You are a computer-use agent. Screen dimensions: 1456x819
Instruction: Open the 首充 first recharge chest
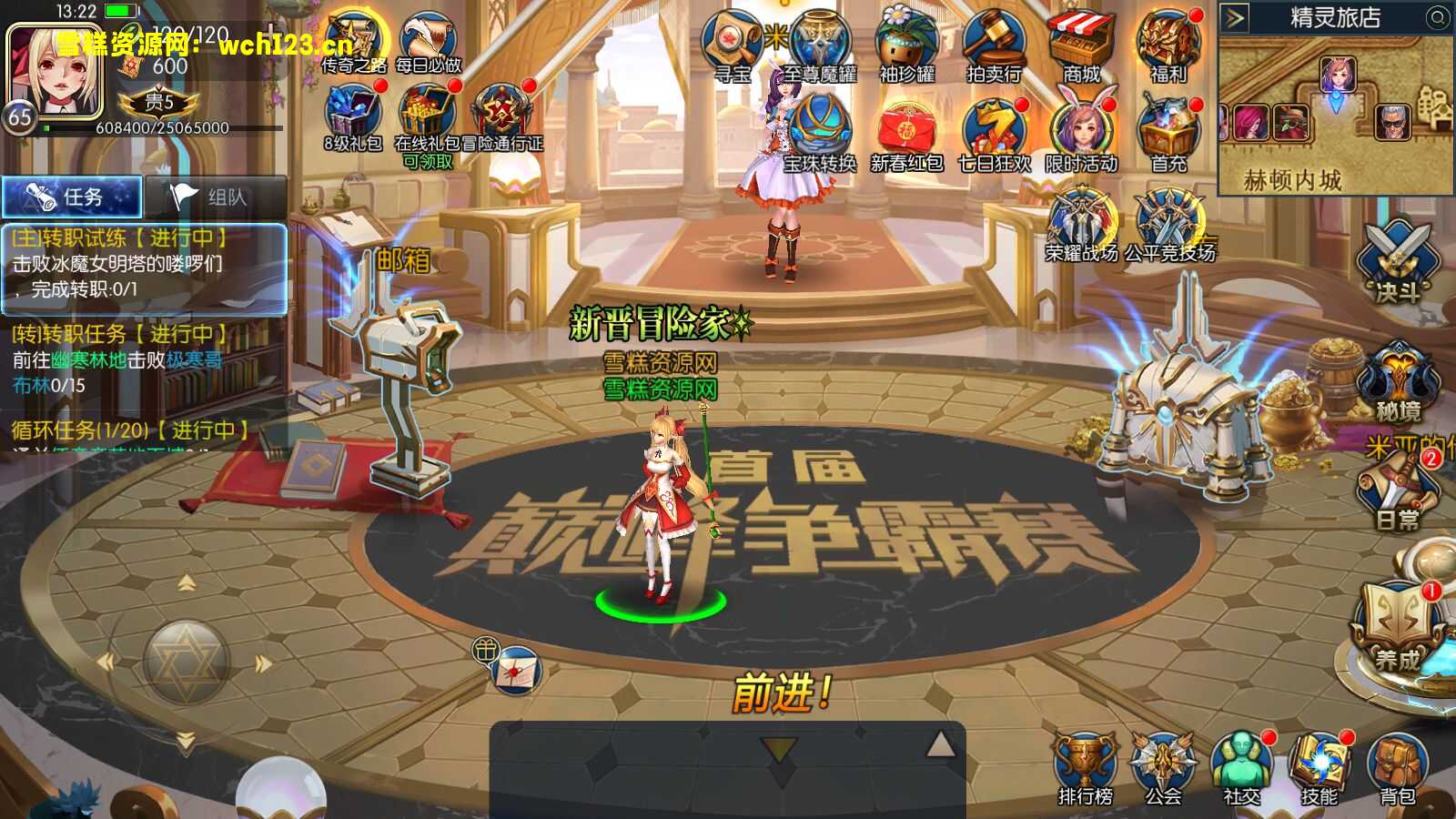coord(1168,135)
